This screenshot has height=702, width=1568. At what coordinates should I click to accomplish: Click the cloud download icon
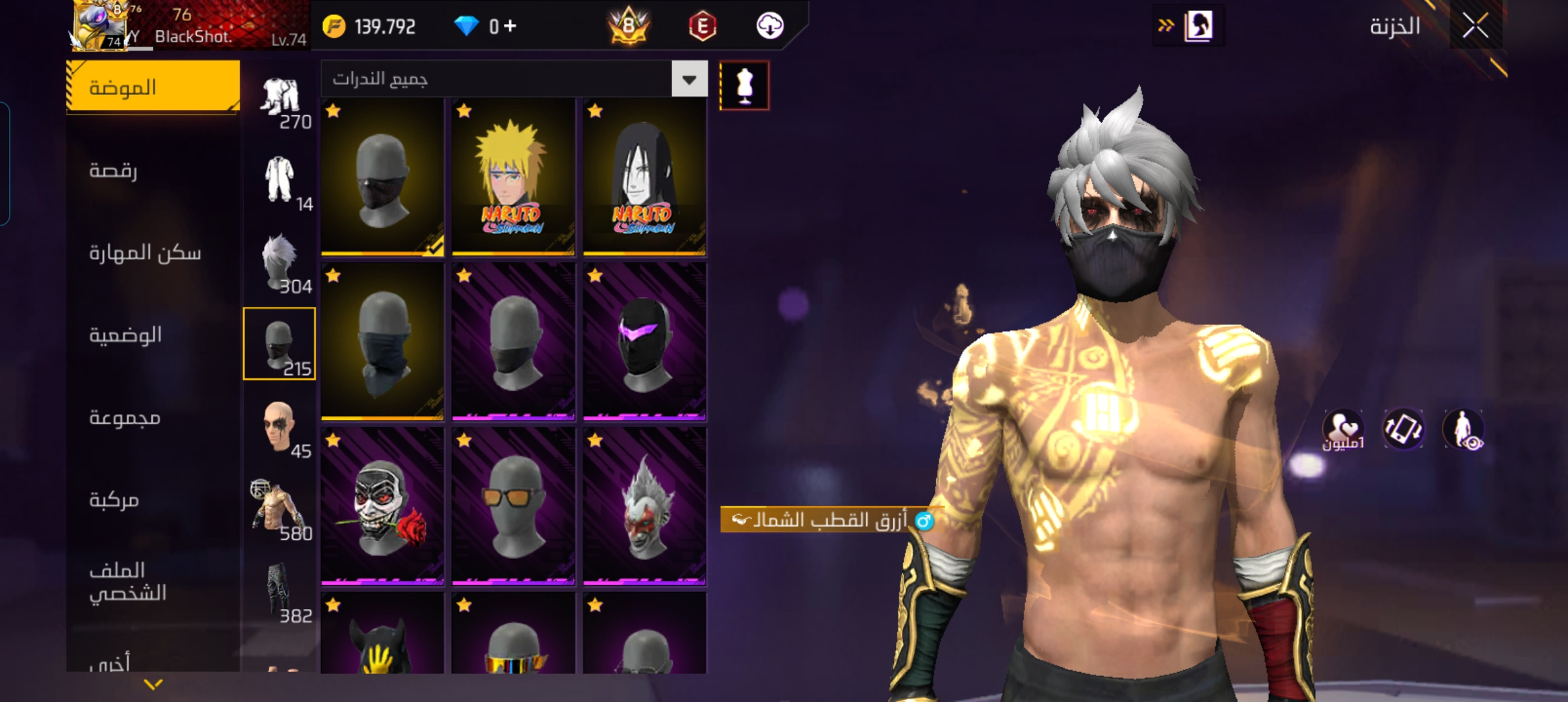pyautogui.click(x=770, y=26)
